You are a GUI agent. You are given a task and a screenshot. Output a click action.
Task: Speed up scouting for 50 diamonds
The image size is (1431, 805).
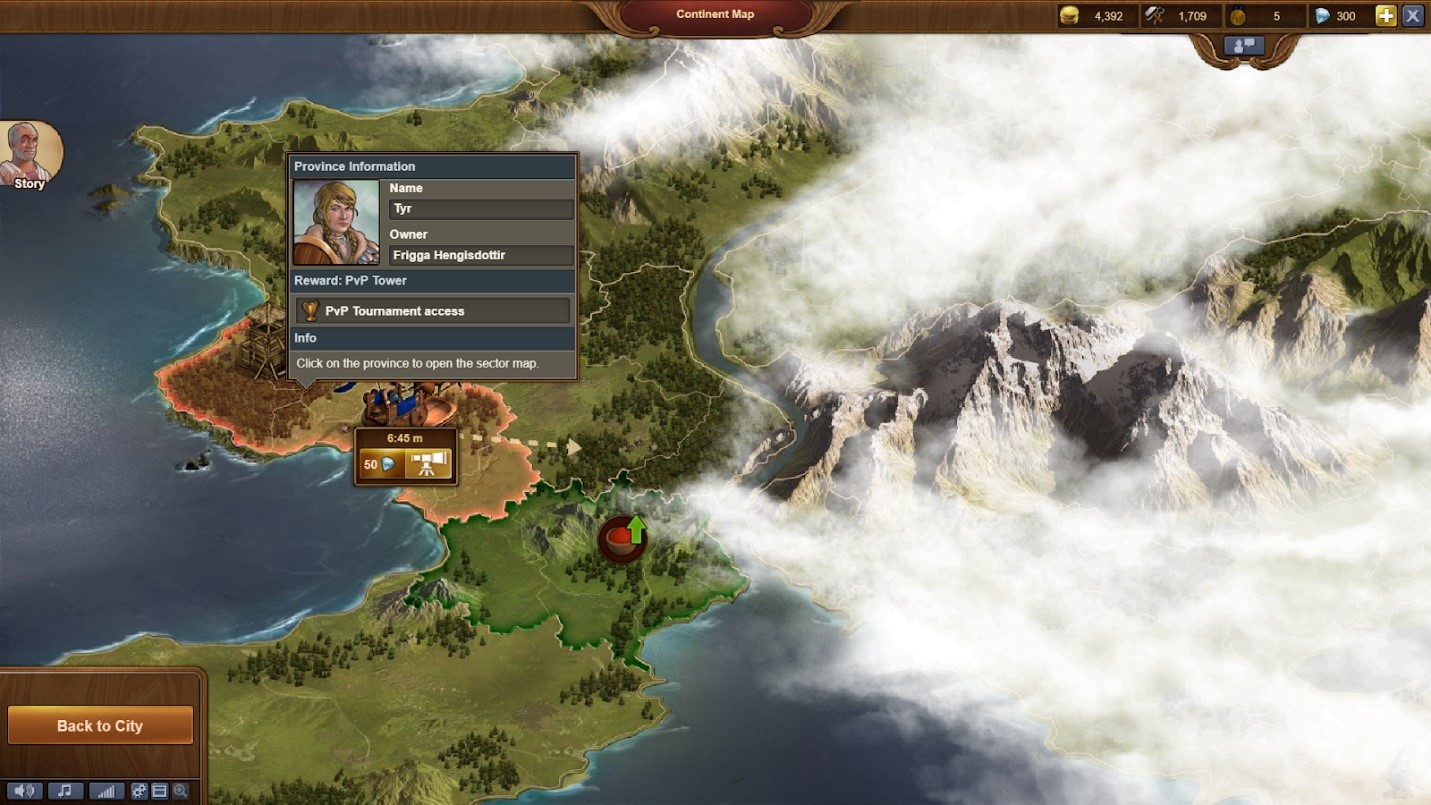pyautogui.click(x=381, y=464)
